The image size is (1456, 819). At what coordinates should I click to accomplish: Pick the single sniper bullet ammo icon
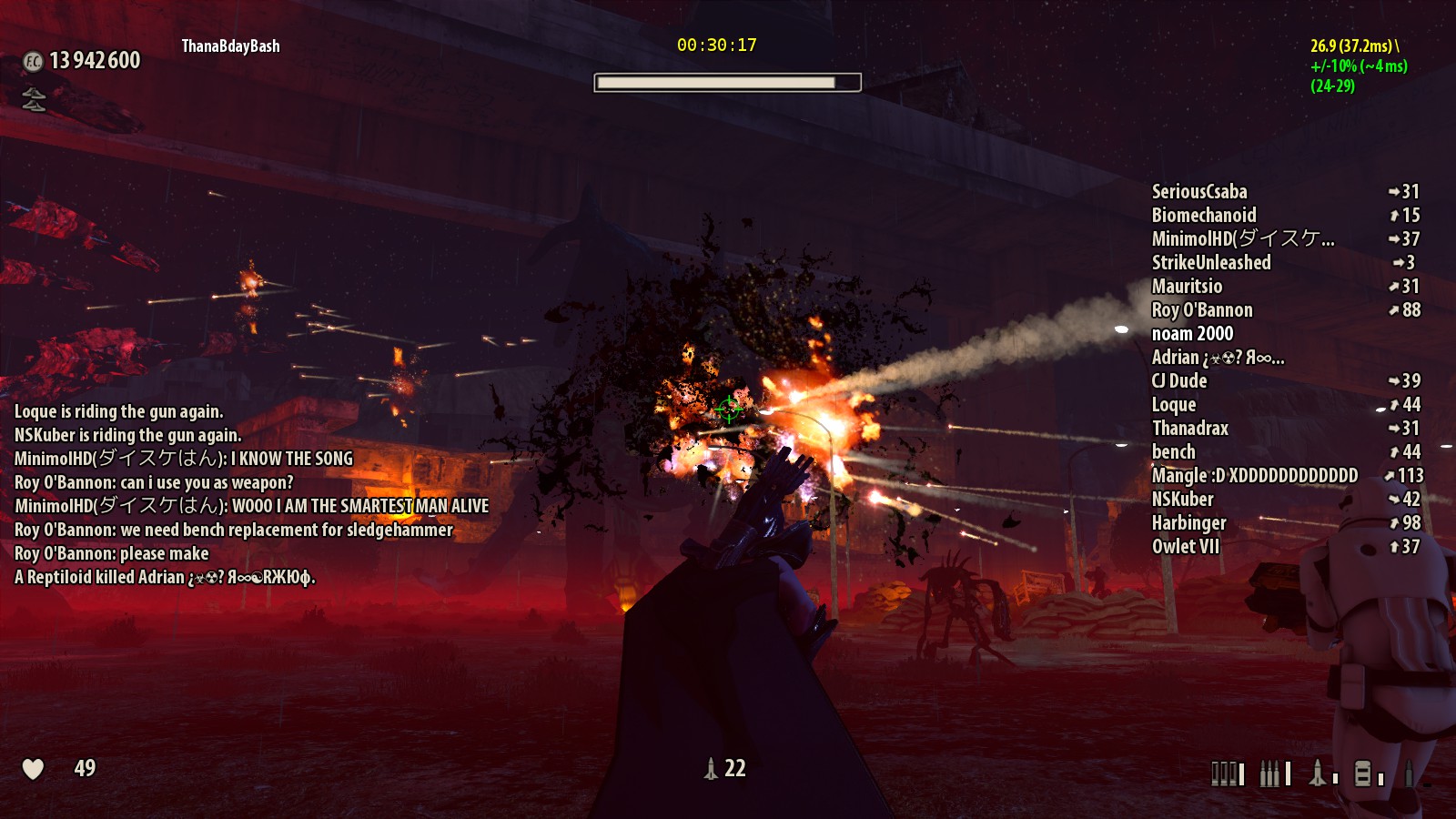pos(1410,773)
